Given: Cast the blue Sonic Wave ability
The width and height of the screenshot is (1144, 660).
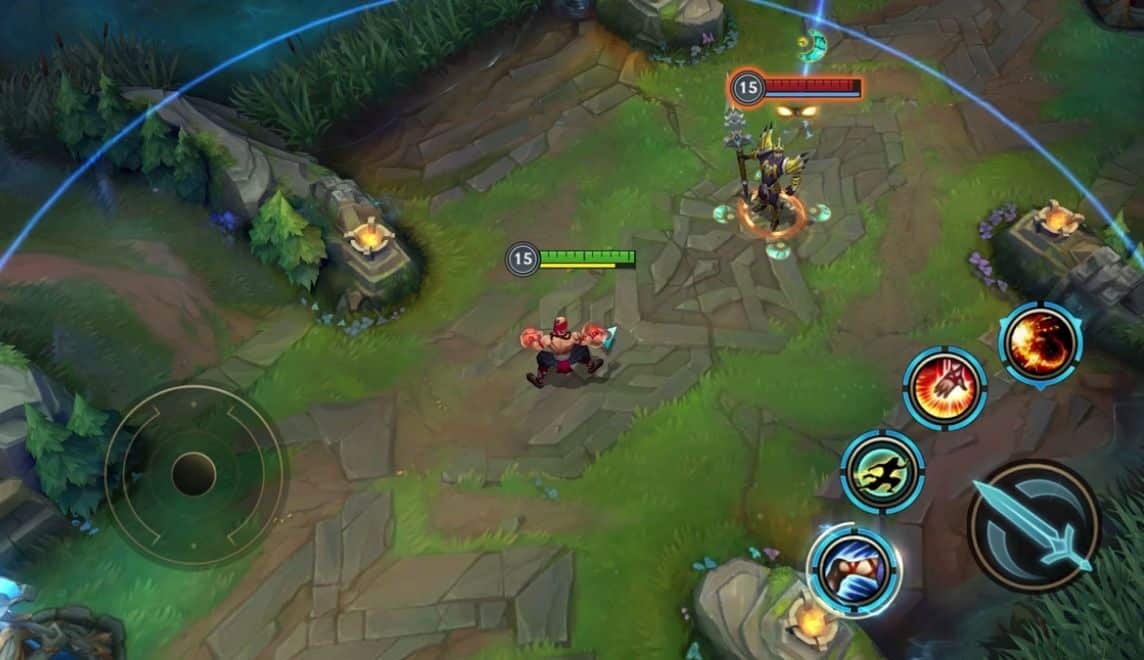Looking at the screenshot, I should click(854, 569).
